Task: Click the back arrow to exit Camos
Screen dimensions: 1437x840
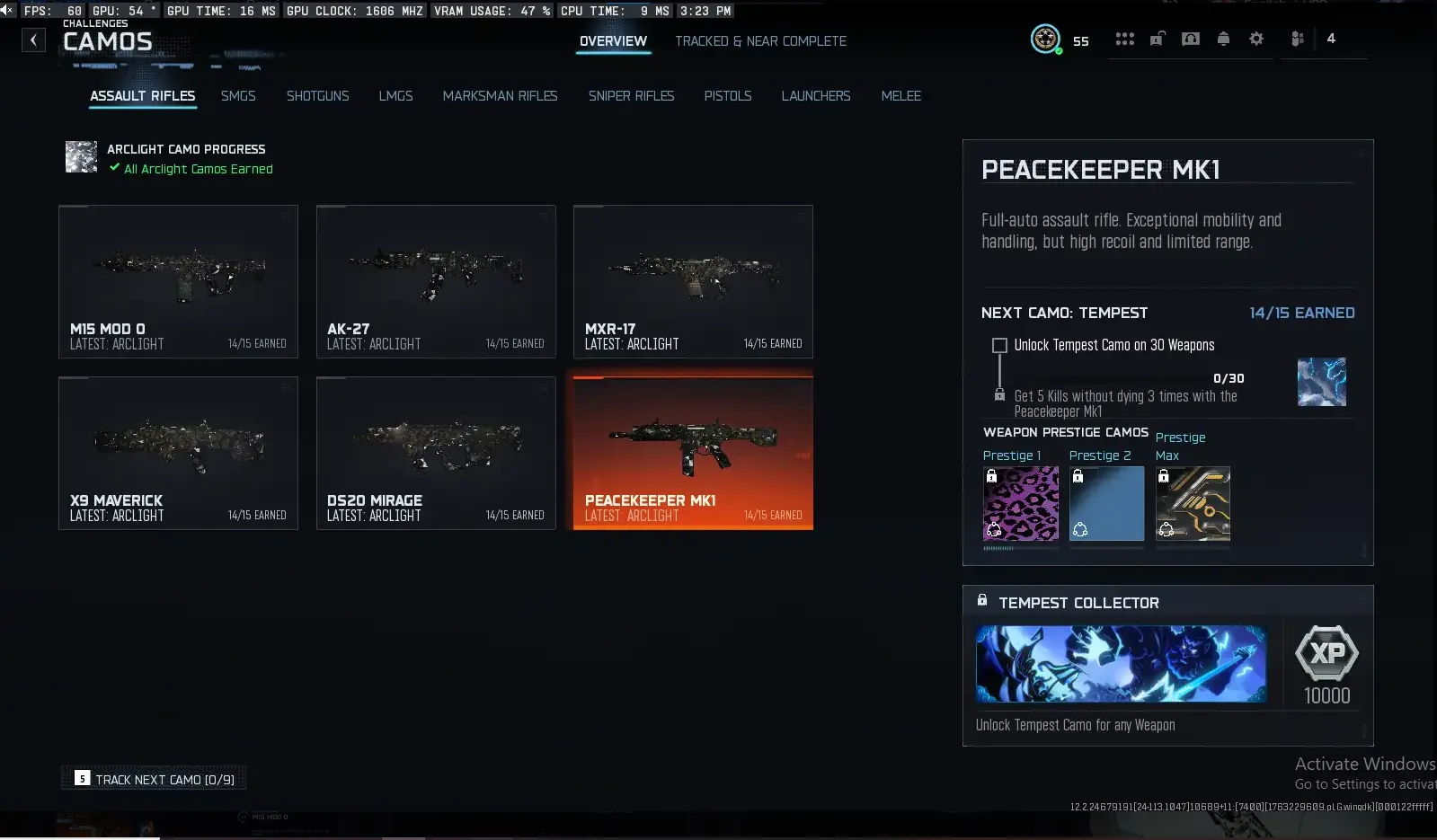Action: [x=33, y=40]
